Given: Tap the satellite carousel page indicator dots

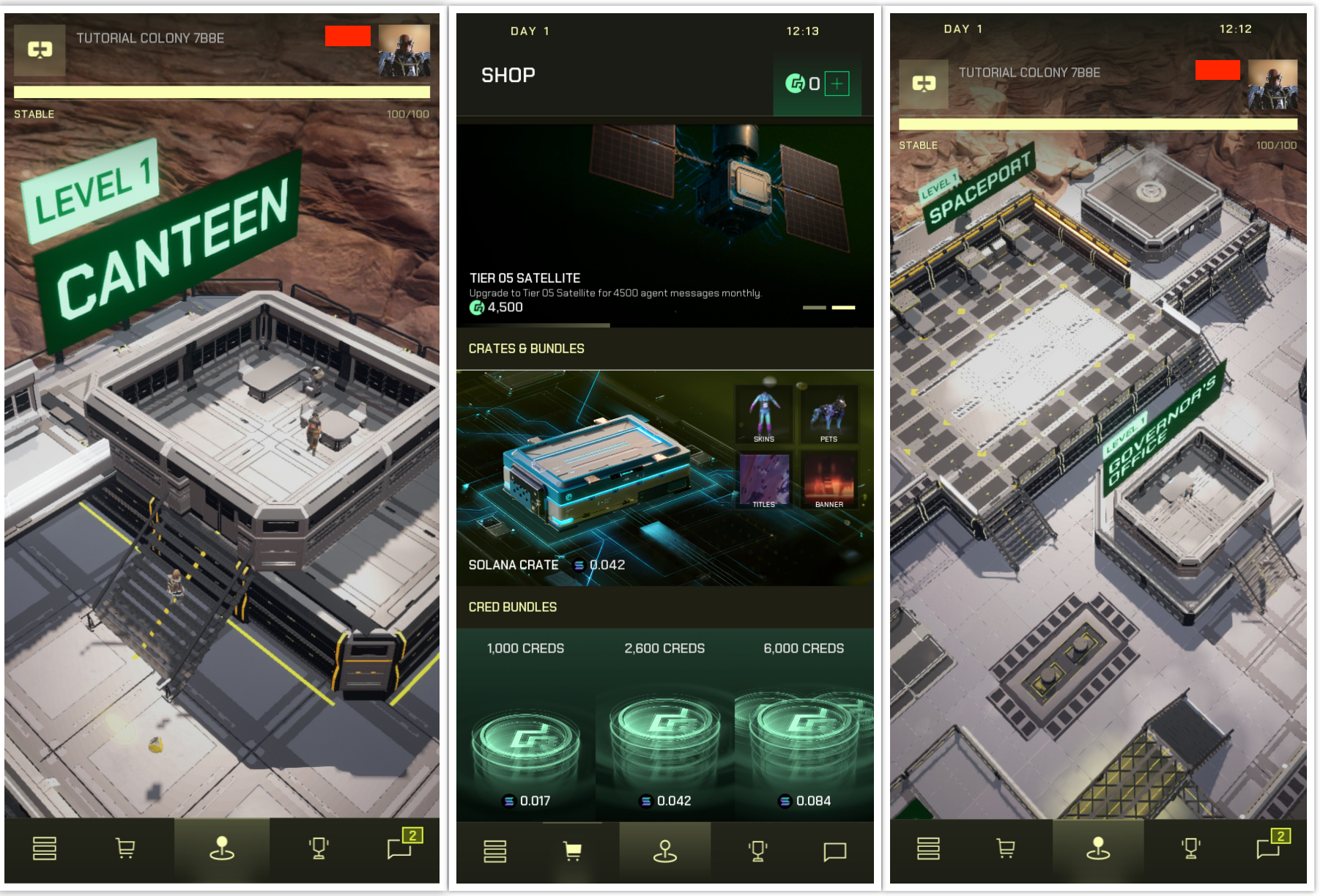Looking at the screenshot, I should coord(829,308).
